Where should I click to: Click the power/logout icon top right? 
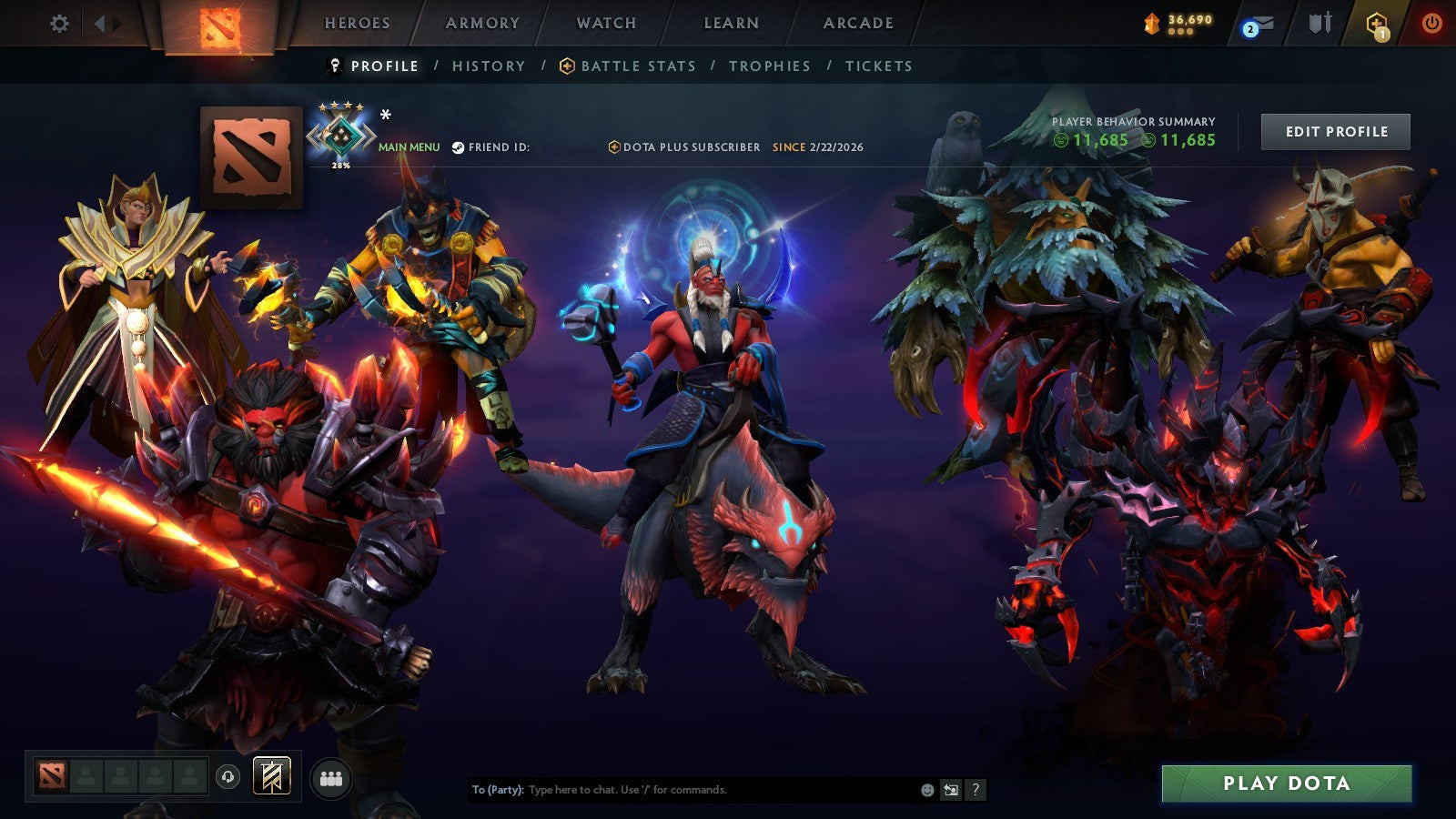click(x=1430, y=25)
